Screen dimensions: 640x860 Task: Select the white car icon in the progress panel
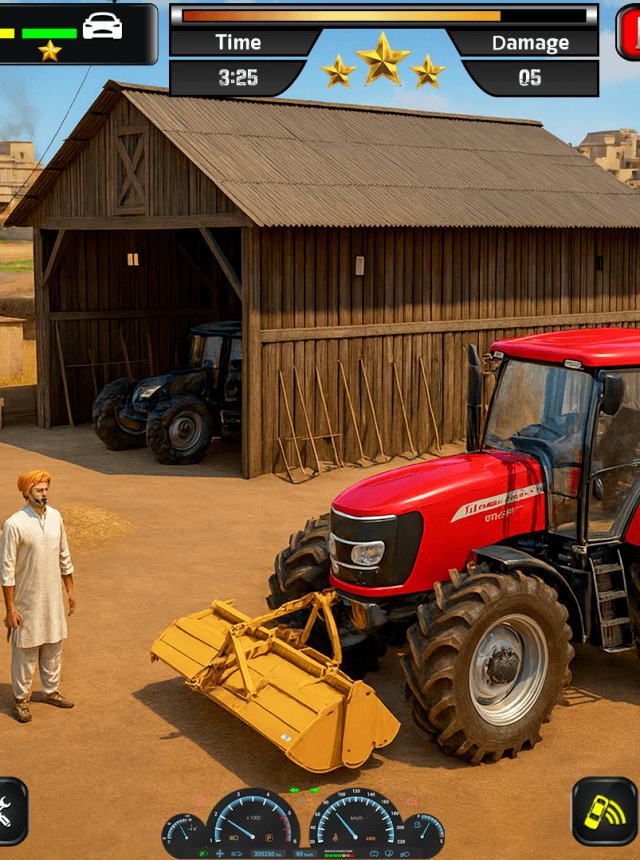(x=102, y=27)
